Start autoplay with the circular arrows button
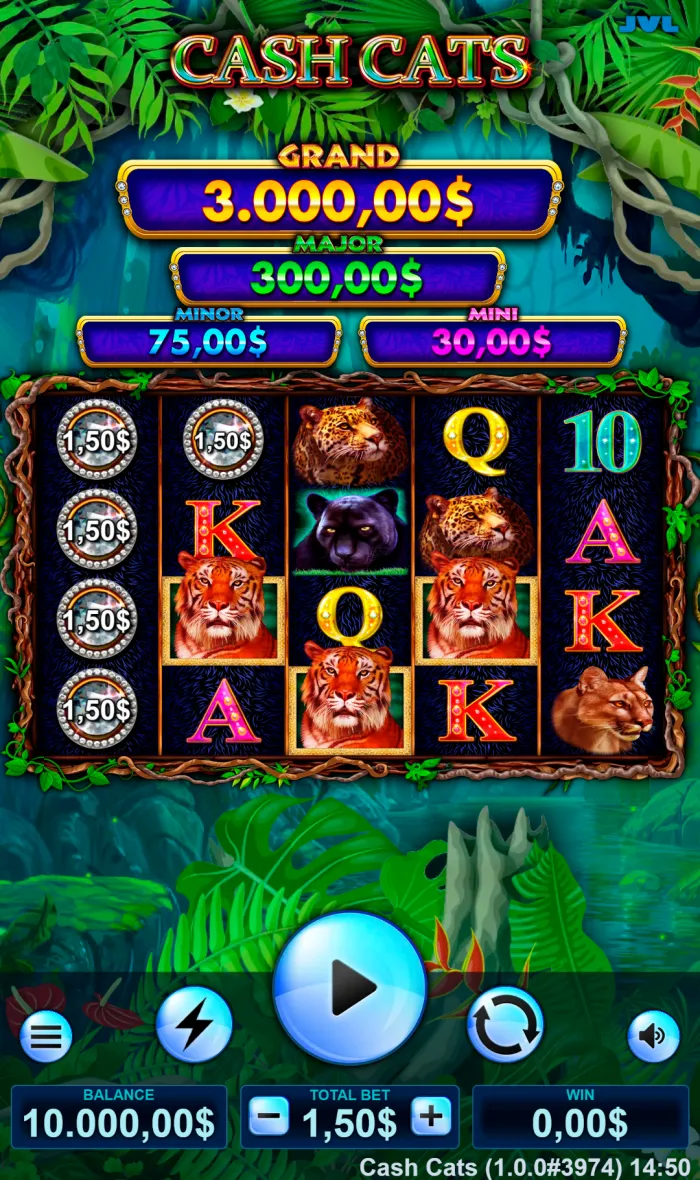 (x=505, y=1024)
